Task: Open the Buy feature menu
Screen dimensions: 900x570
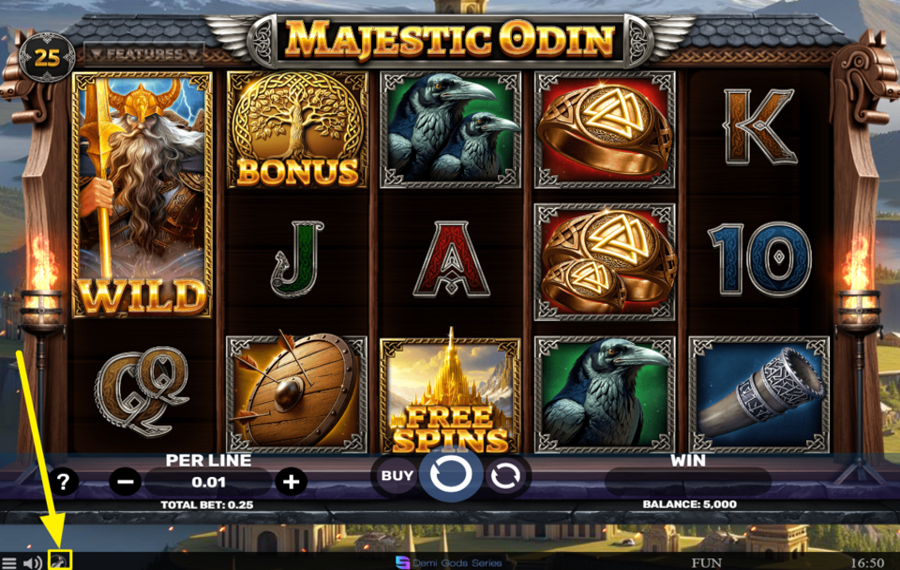Action: (x=397, y=476)
